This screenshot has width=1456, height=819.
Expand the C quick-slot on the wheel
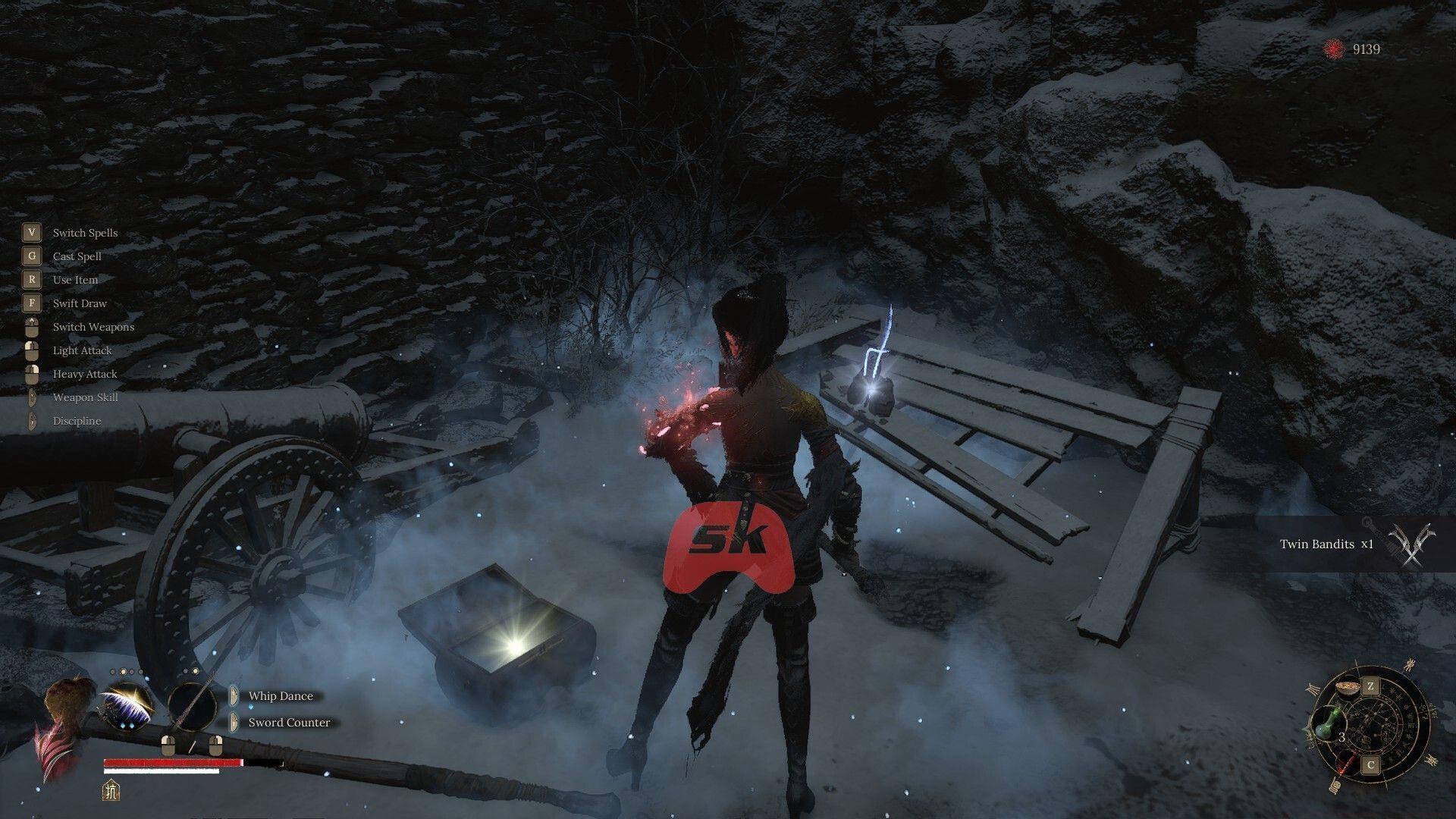1370,764
